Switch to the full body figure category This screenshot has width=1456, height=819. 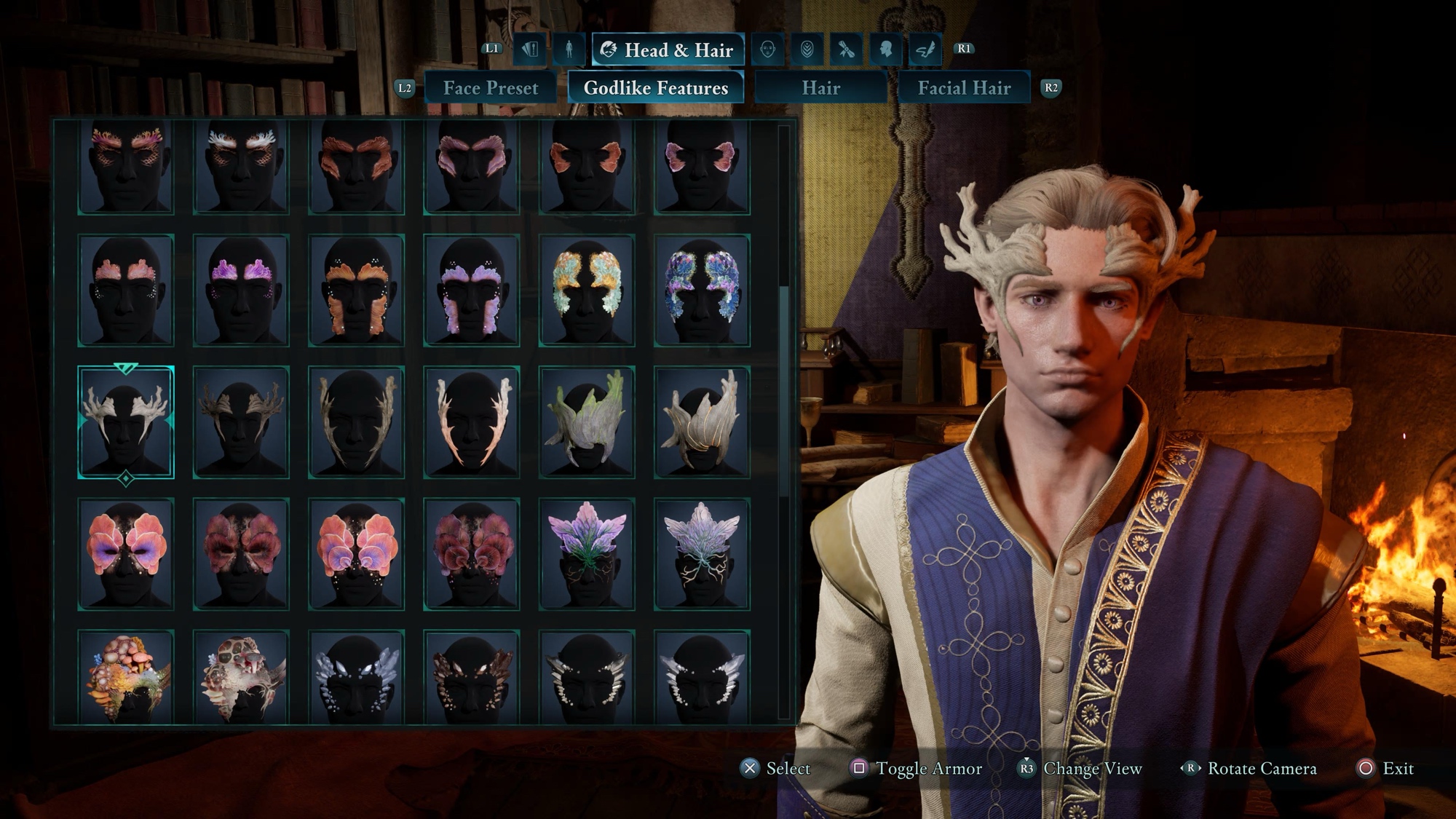[569, 50]
